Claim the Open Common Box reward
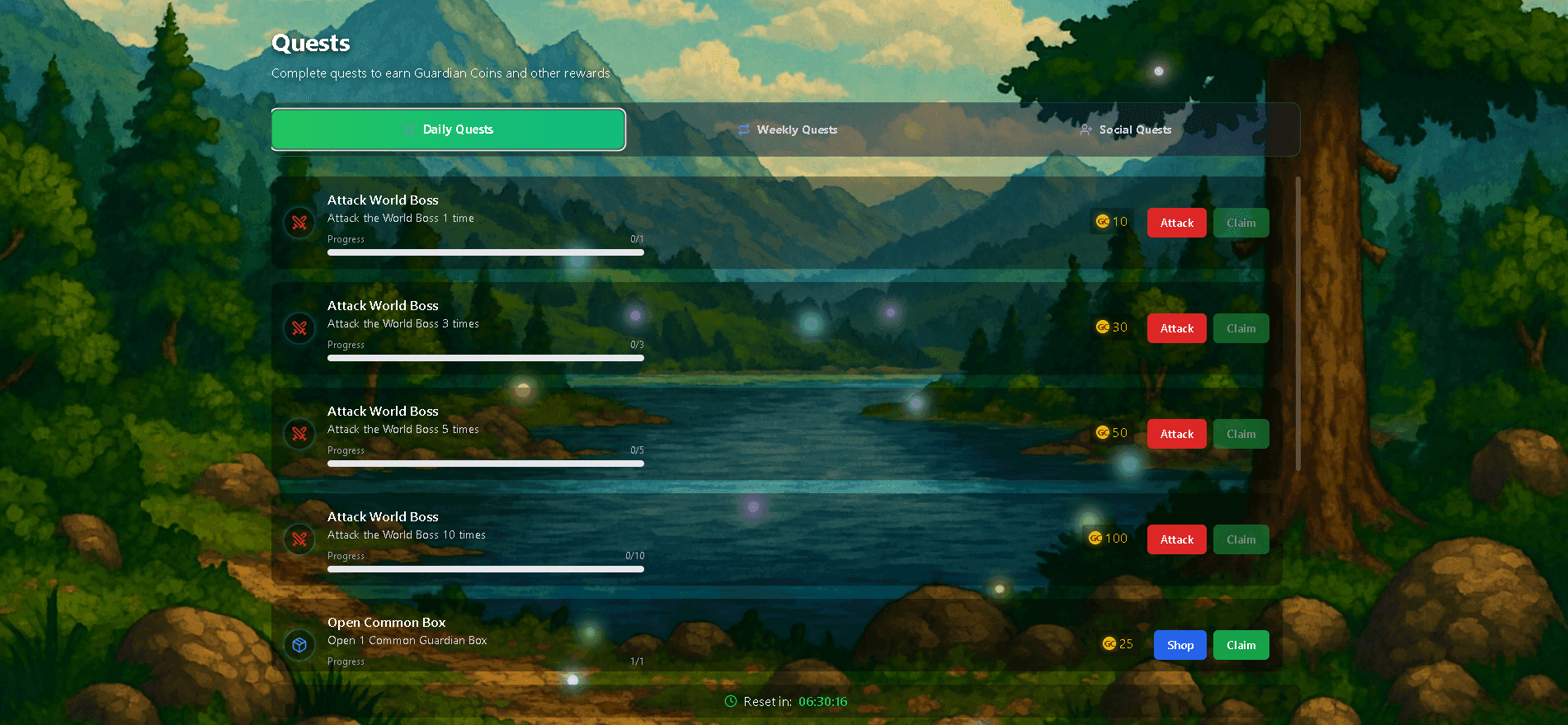Screen dimensions: 1568x725 click(1241, 644)
